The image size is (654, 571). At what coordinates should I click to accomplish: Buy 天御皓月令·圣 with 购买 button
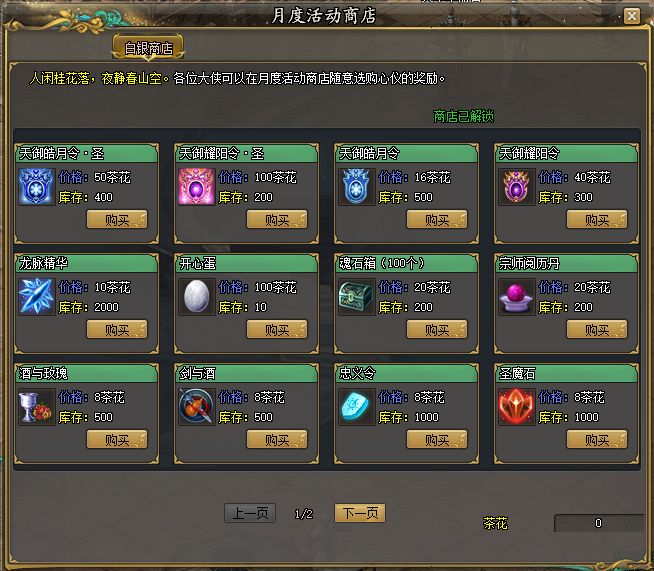(117, 219)
